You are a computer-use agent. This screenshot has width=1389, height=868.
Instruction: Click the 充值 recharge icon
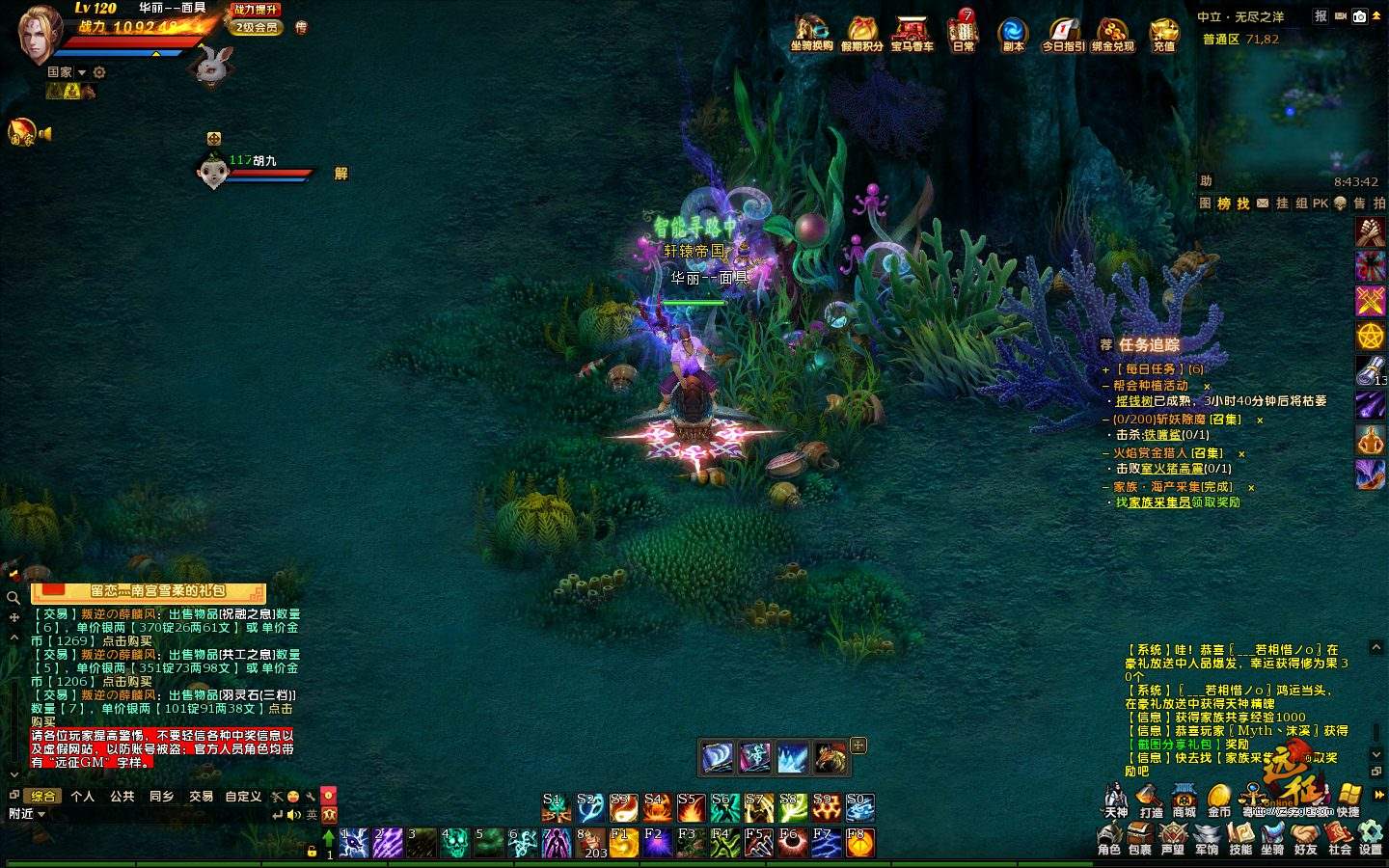1164,33
